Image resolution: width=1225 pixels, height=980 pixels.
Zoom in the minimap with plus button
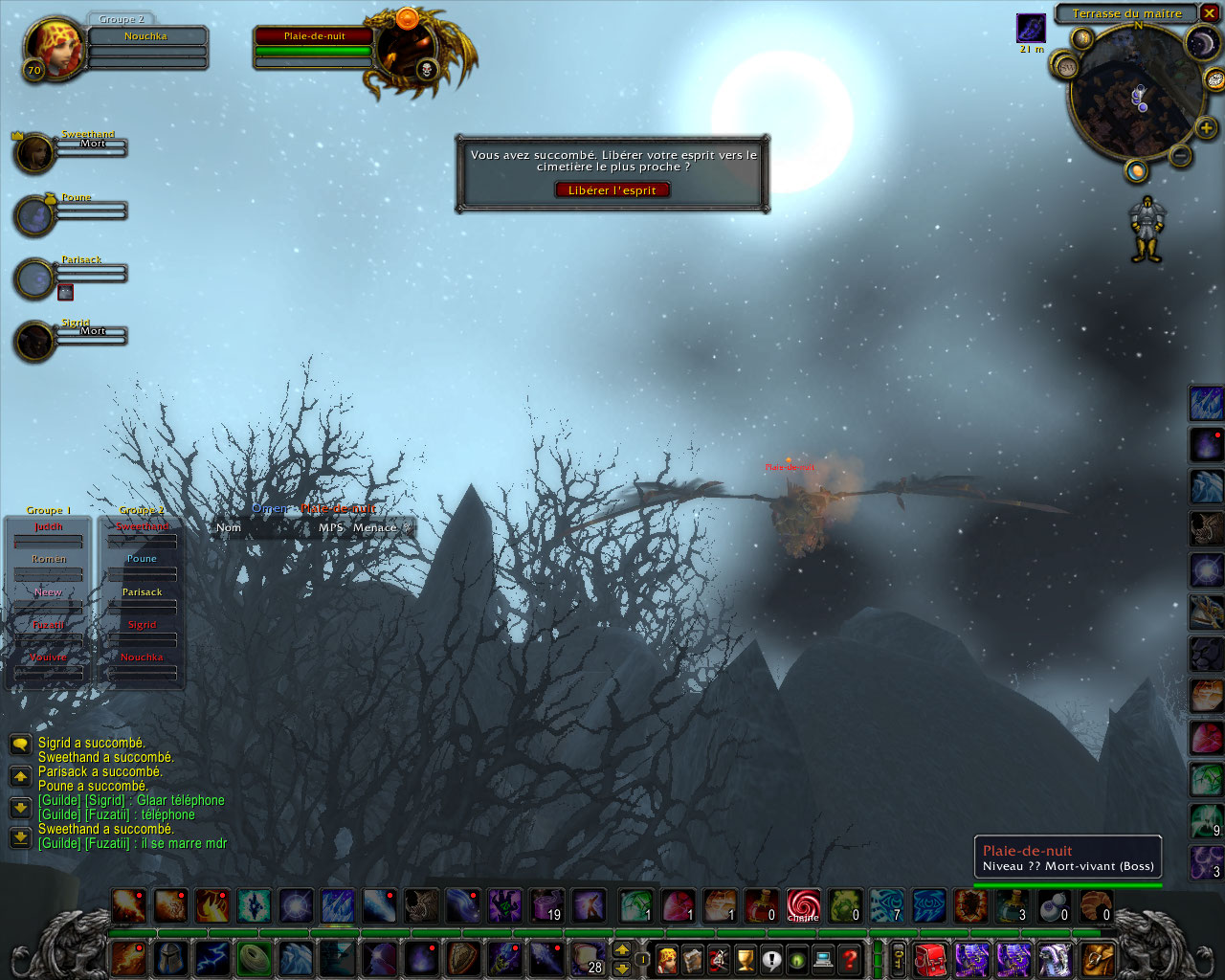click(x=1206, y=127)
